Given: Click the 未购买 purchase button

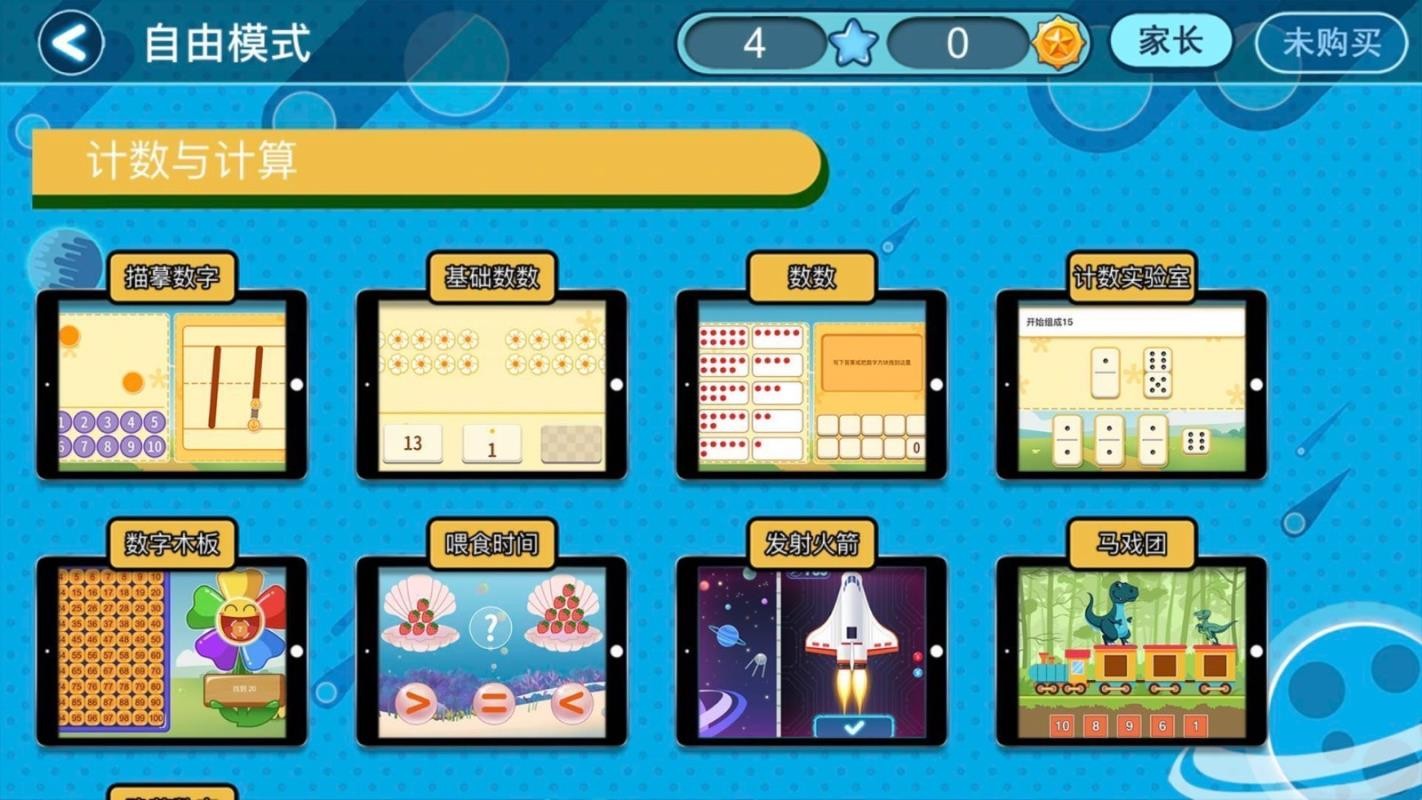Looking at the screenshot, I should click(1330, 42).
